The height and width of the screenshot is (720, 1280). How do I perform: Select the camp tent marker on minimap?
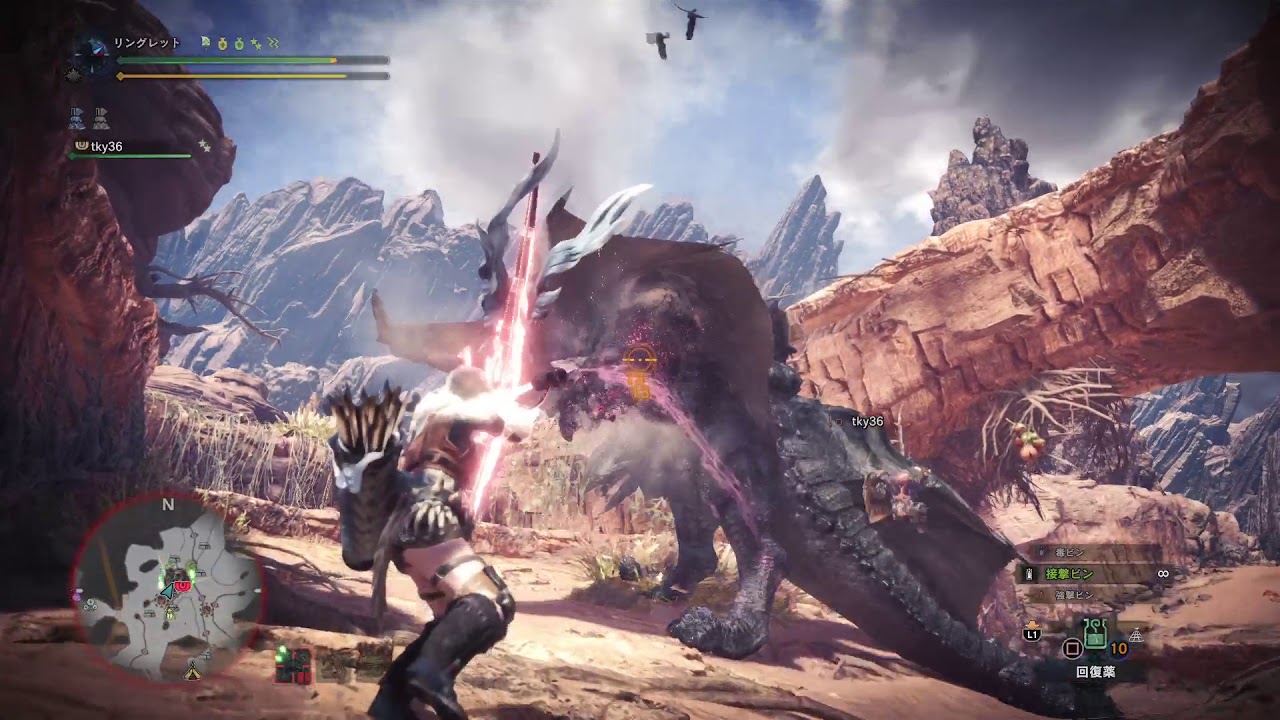193,672
